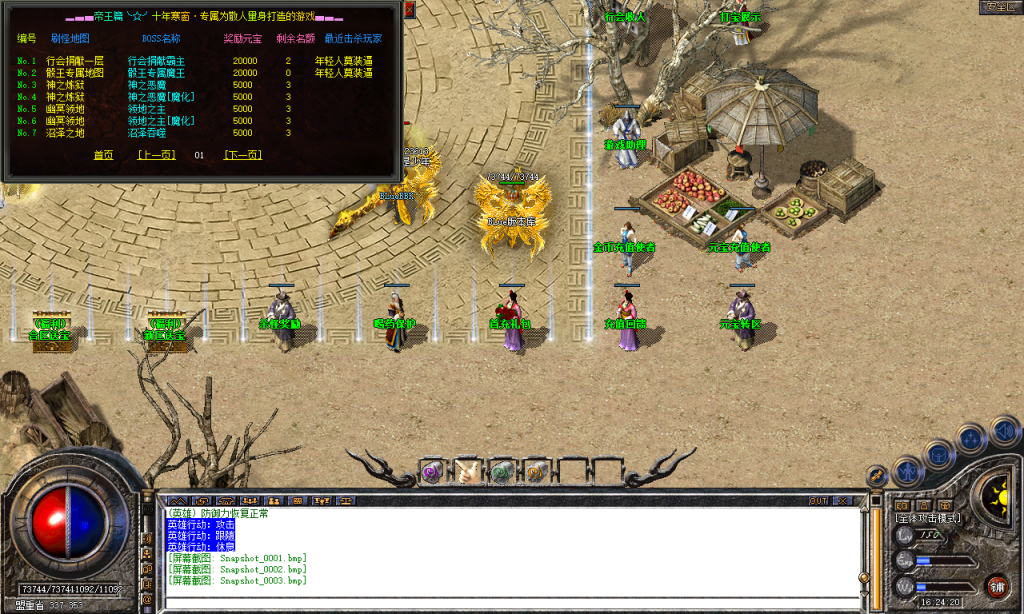Go to previous page of boss list
1024x614 pixels.
coord(156,155)
